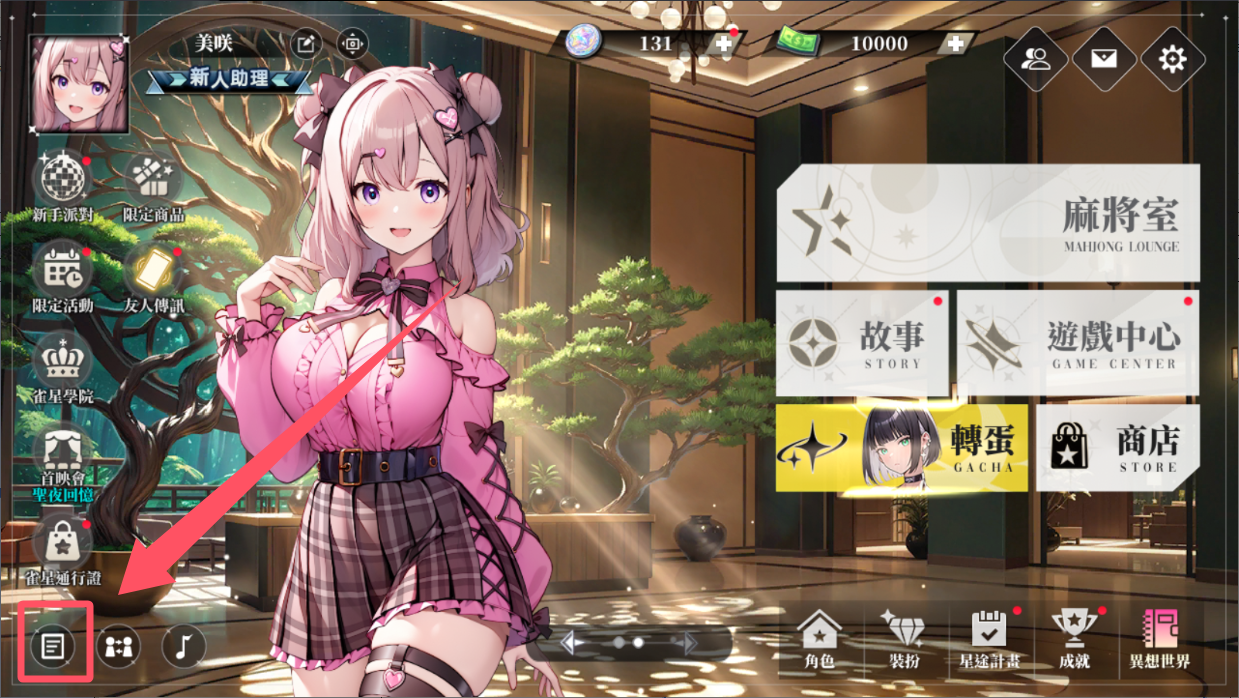Go to the Gacha banner
Image resolution: width=1239 pixels, height=698 pixels.
[x=901, y=447]
